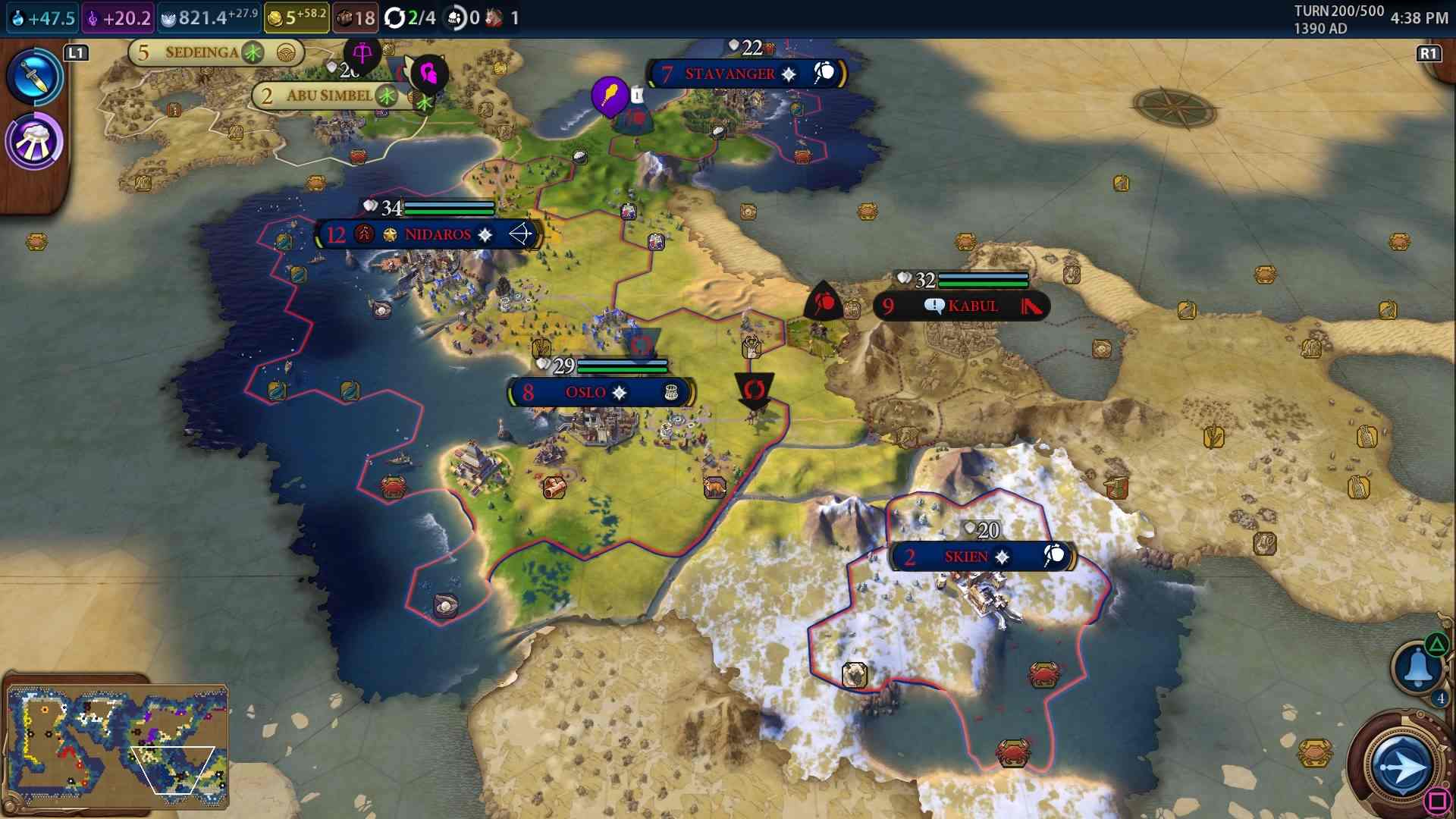Check the culture per turn yield
Screen dimensions: 1456x819
(x=118, y=17)
